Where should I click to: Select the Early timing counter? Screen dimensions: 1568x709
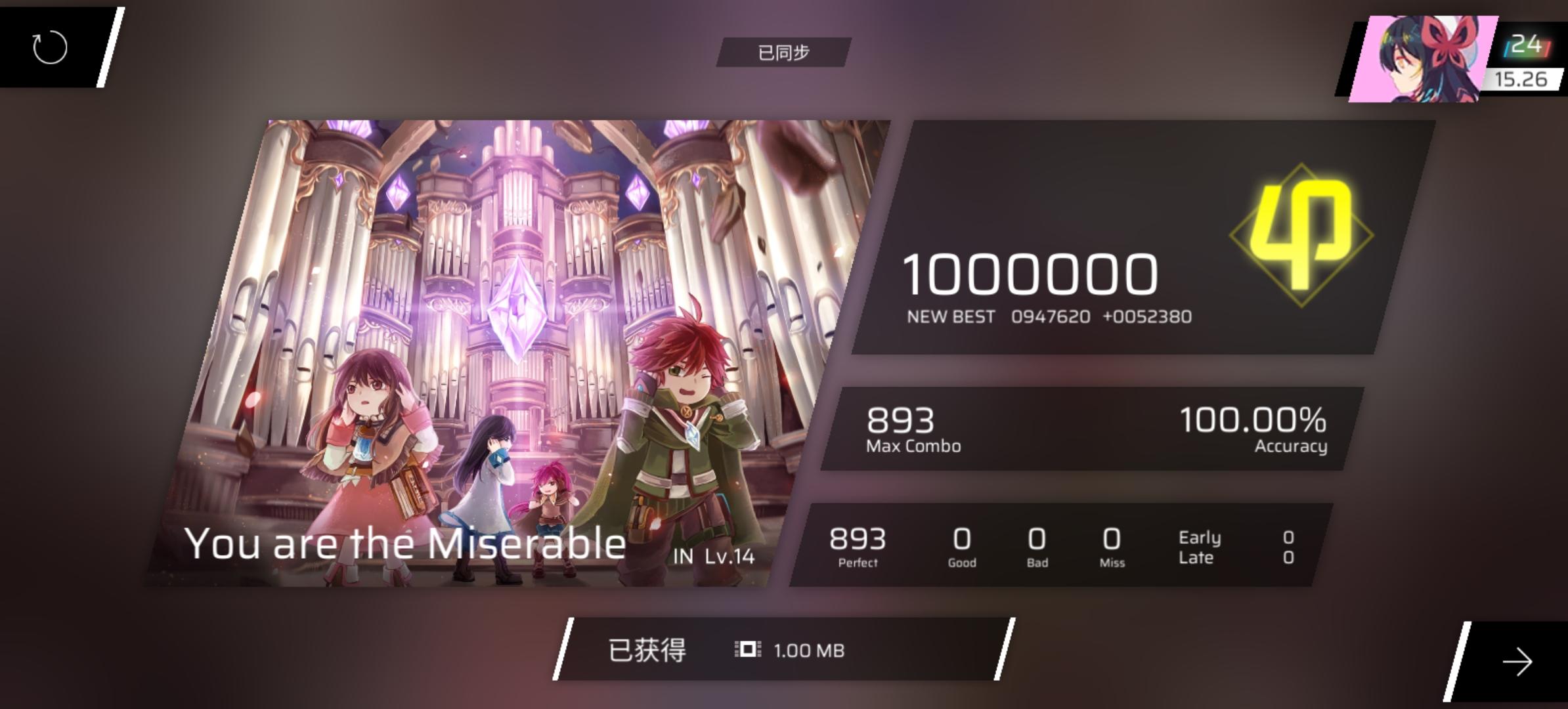1199,537
